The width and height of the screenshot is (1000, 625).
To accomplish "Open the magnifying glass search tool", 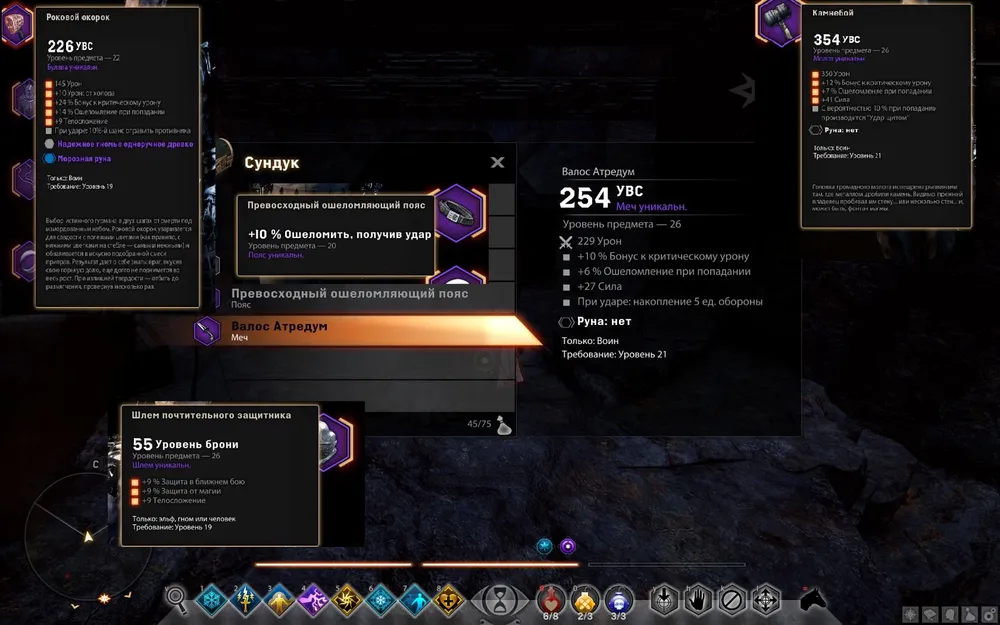I will click(176, 598).
